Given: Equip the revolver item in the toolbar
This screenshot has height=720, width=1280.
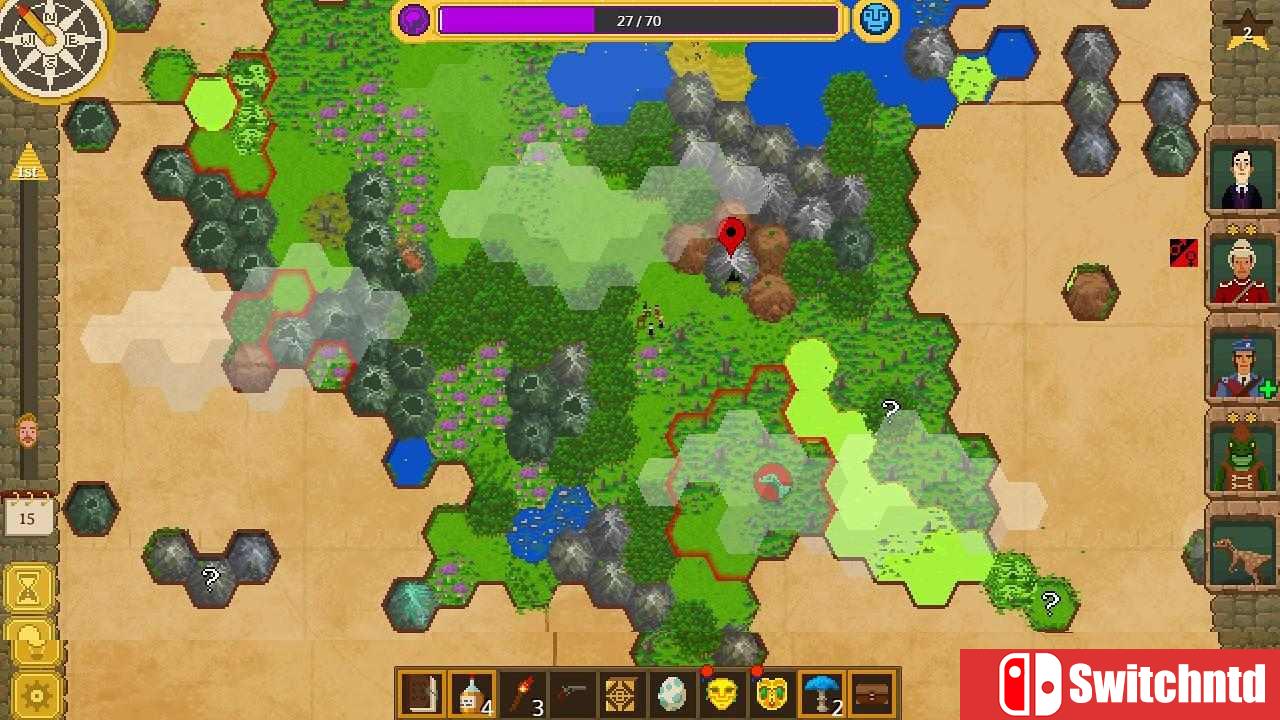Looking at the screenshot, I should click(x=572, y=691).
